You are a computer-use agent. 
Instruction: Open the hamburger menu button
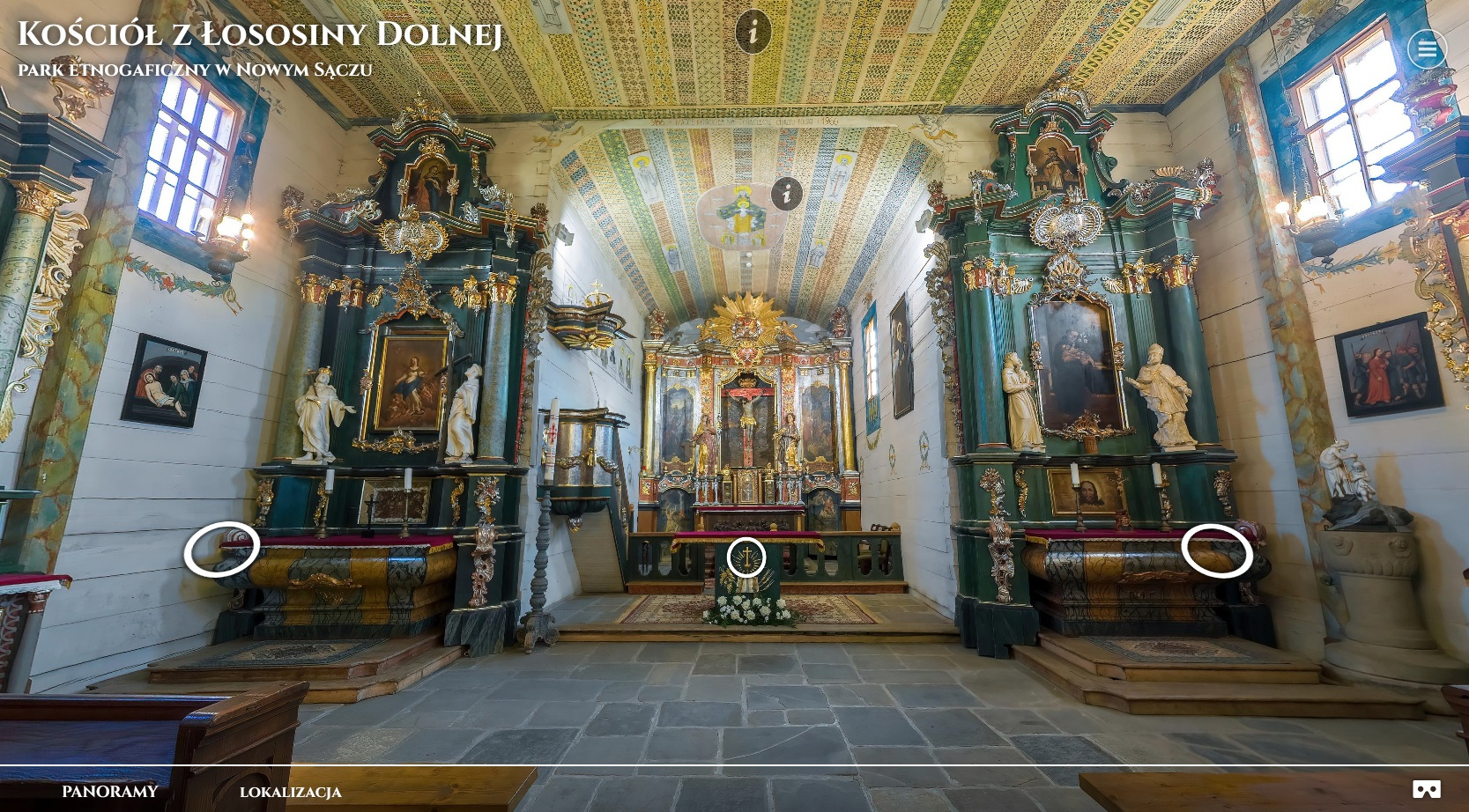pos(1427,49)
